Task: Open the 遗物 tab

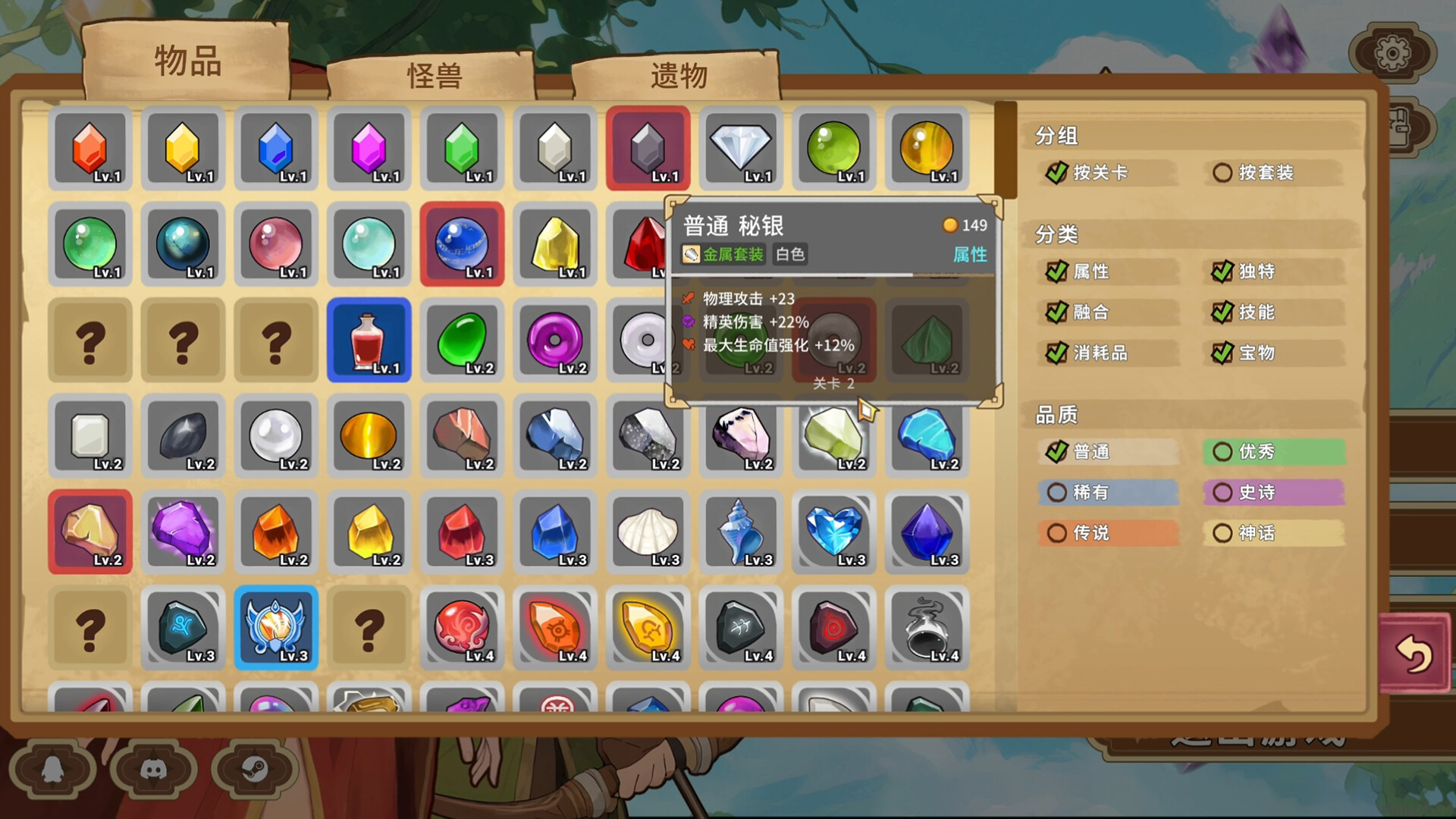Action: click(x=677, y=74)
